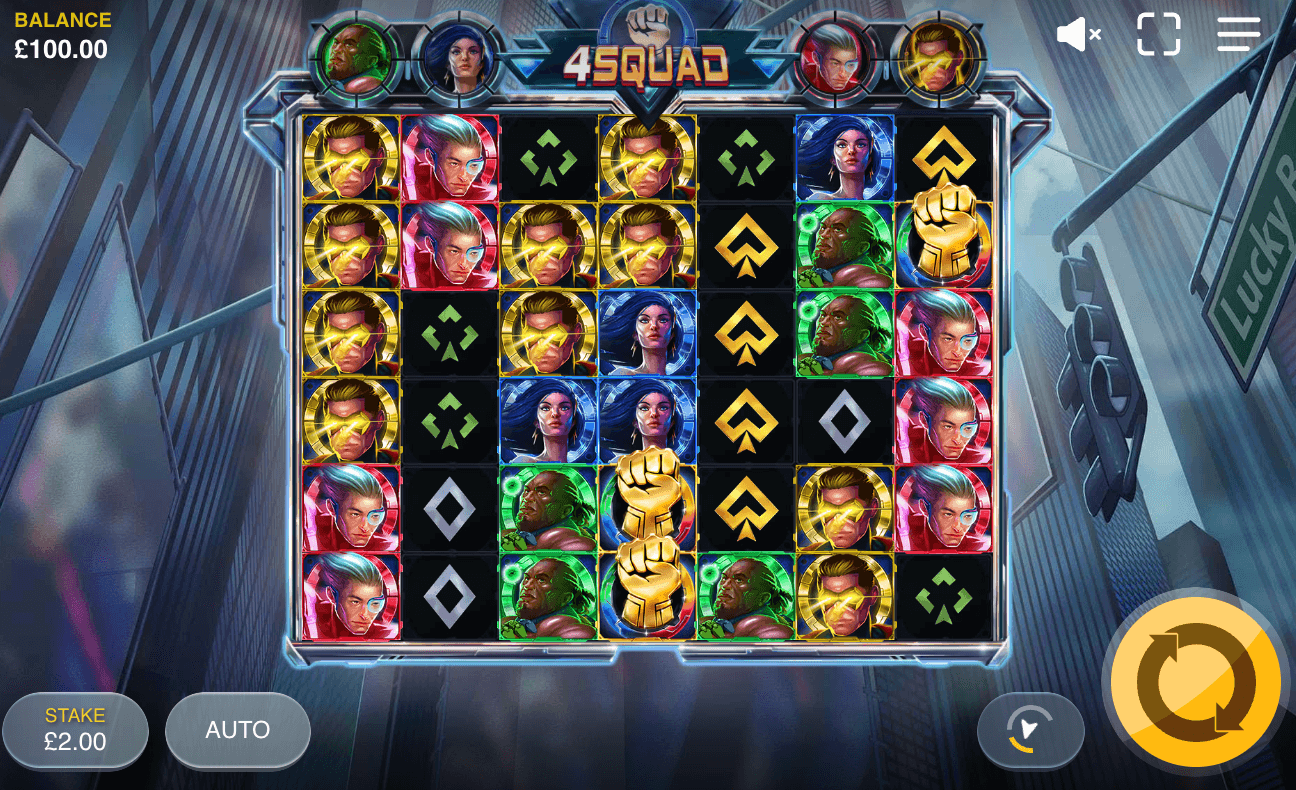Click the £2.00 stake value
This screenshot has height=790, width=1296.
click(x=75, y=742)
